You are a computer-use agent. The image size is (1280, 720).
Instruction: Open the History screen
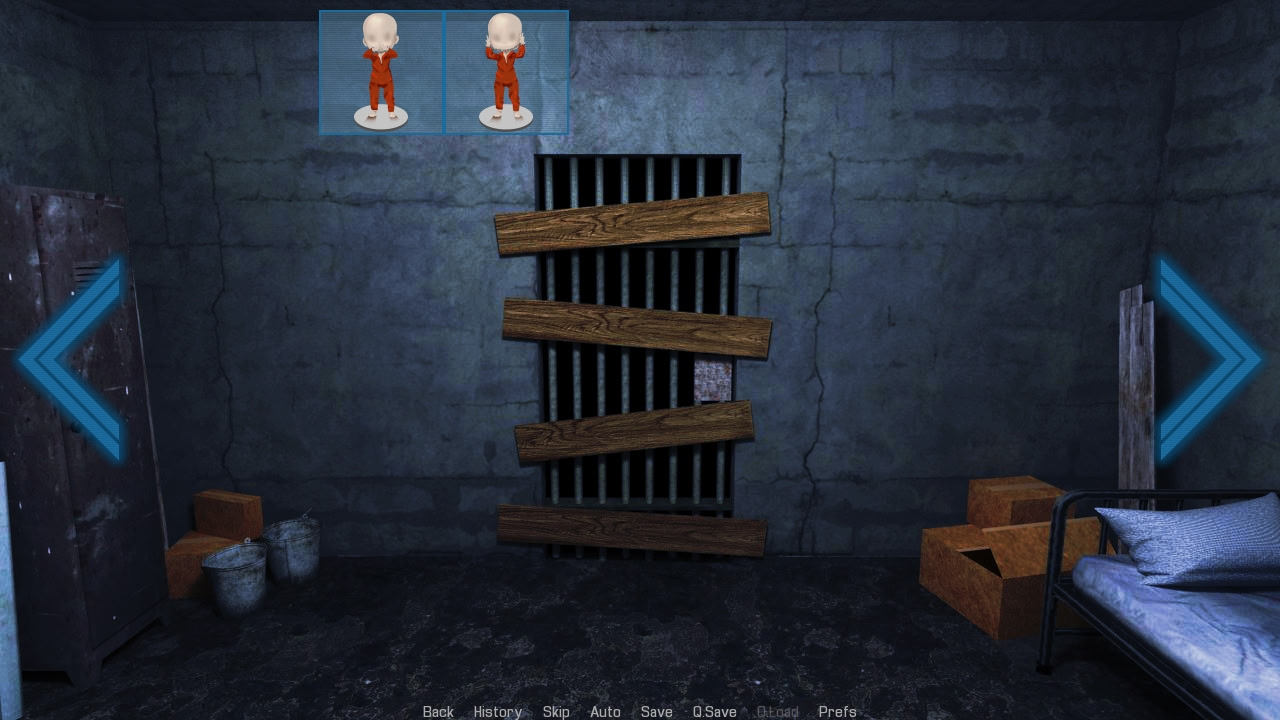pos(497,711)
